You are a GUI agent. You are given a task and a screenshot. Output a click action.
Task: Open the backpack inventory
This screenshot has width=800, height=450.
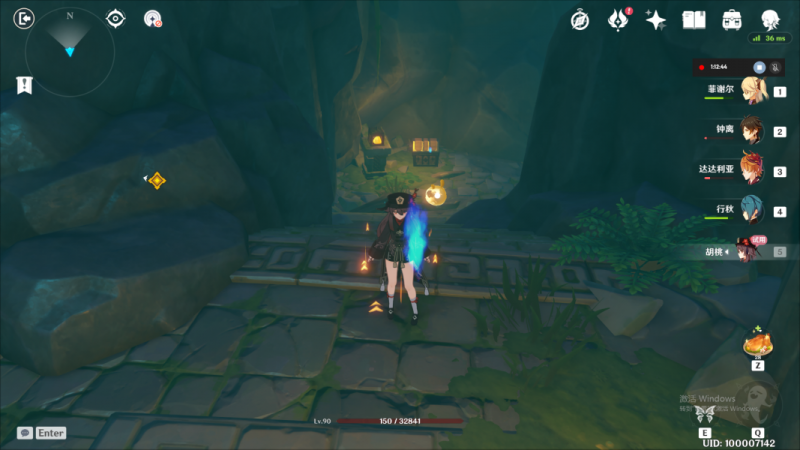pyautogui.click(x=732, y=19)
